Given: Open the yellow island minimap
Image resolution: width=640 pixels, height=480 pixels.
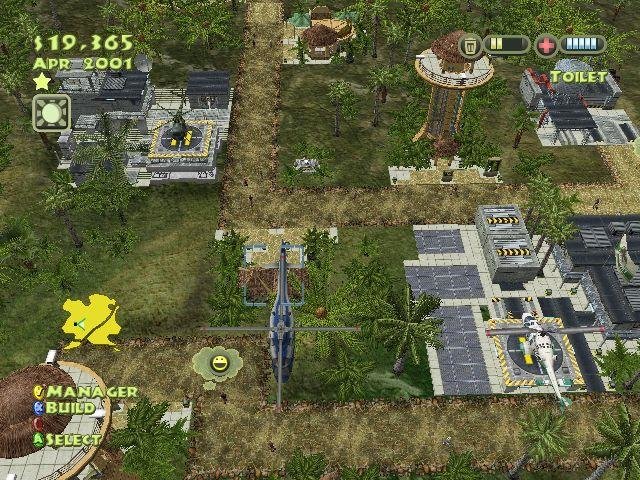Looking at the screenshot, I should pos(91,322).
